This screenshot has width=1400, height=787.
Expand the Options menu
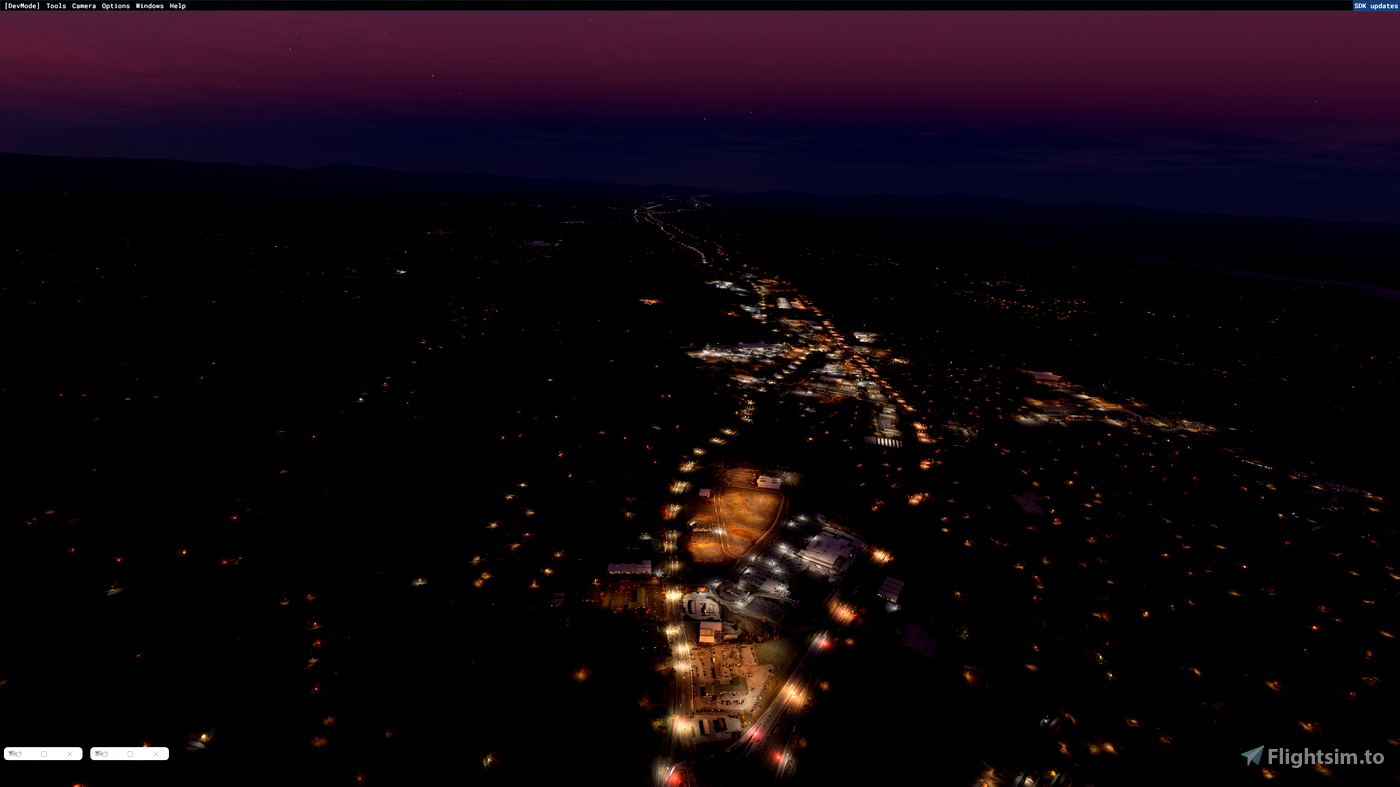(113, 5)
